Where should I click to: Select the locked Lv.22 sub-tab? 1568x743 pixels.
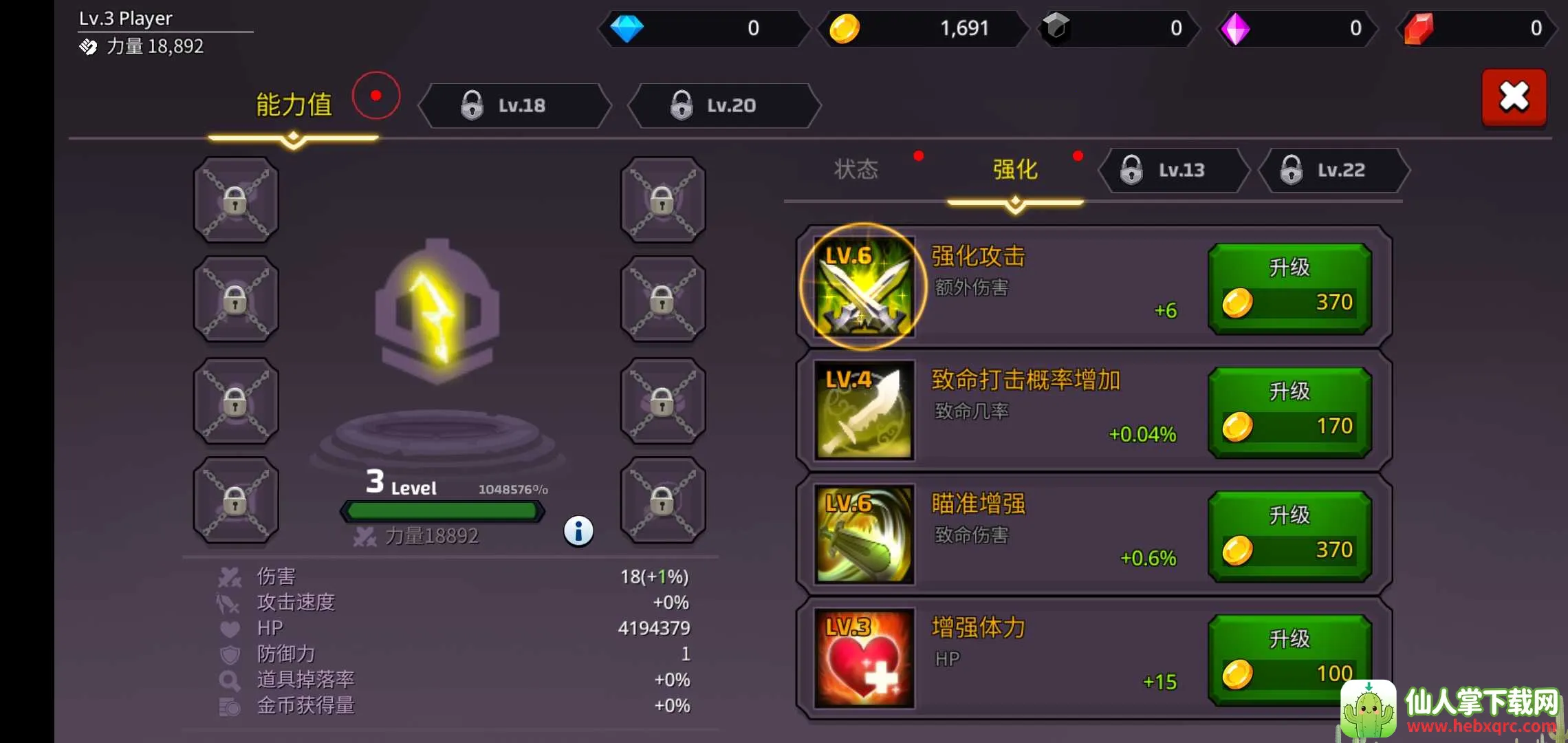click(1333, 170)
